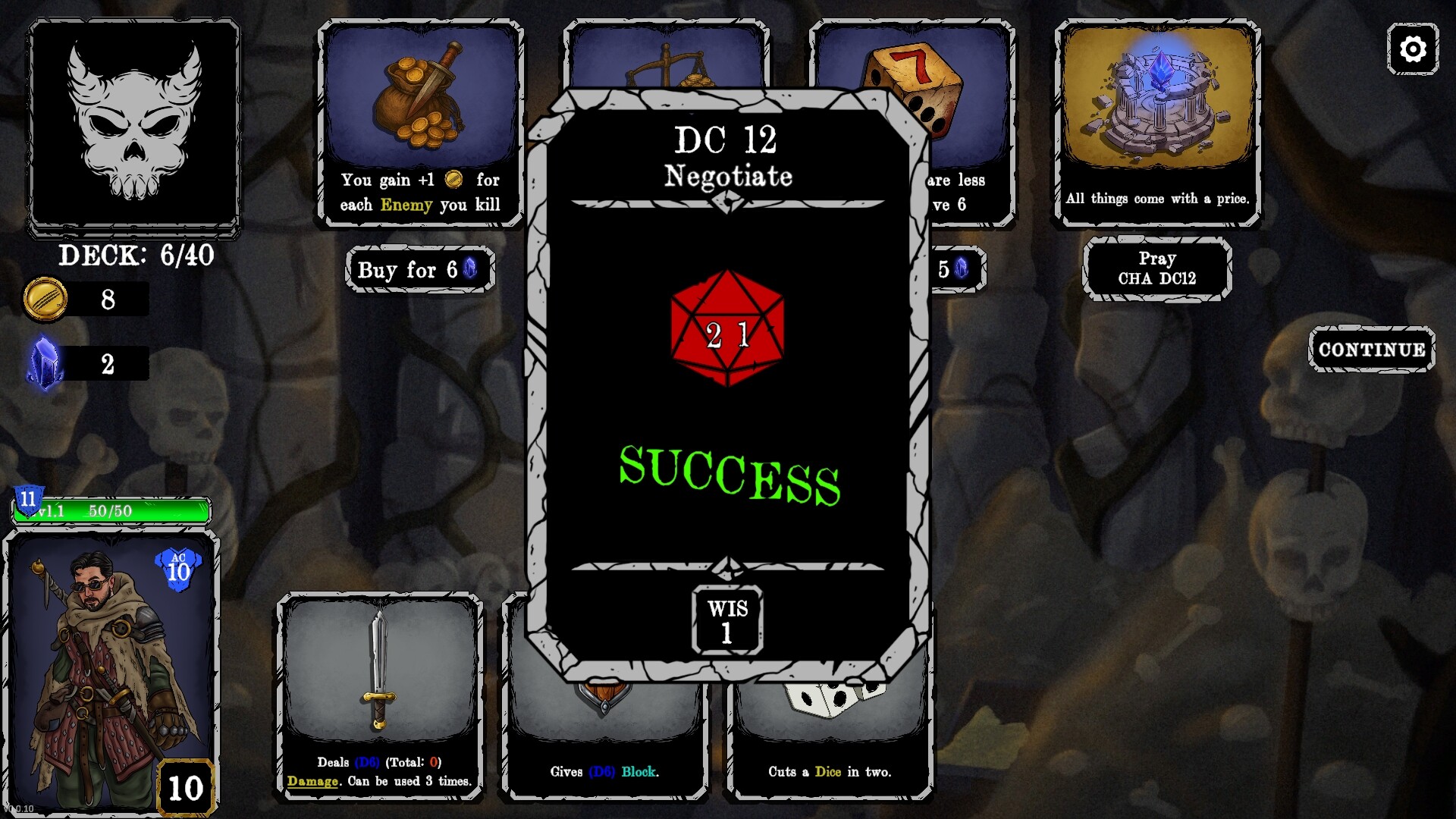The height and width of the screenshot is (819, 1456).
Task: Click the WIS modifier box
Action: 727,620
